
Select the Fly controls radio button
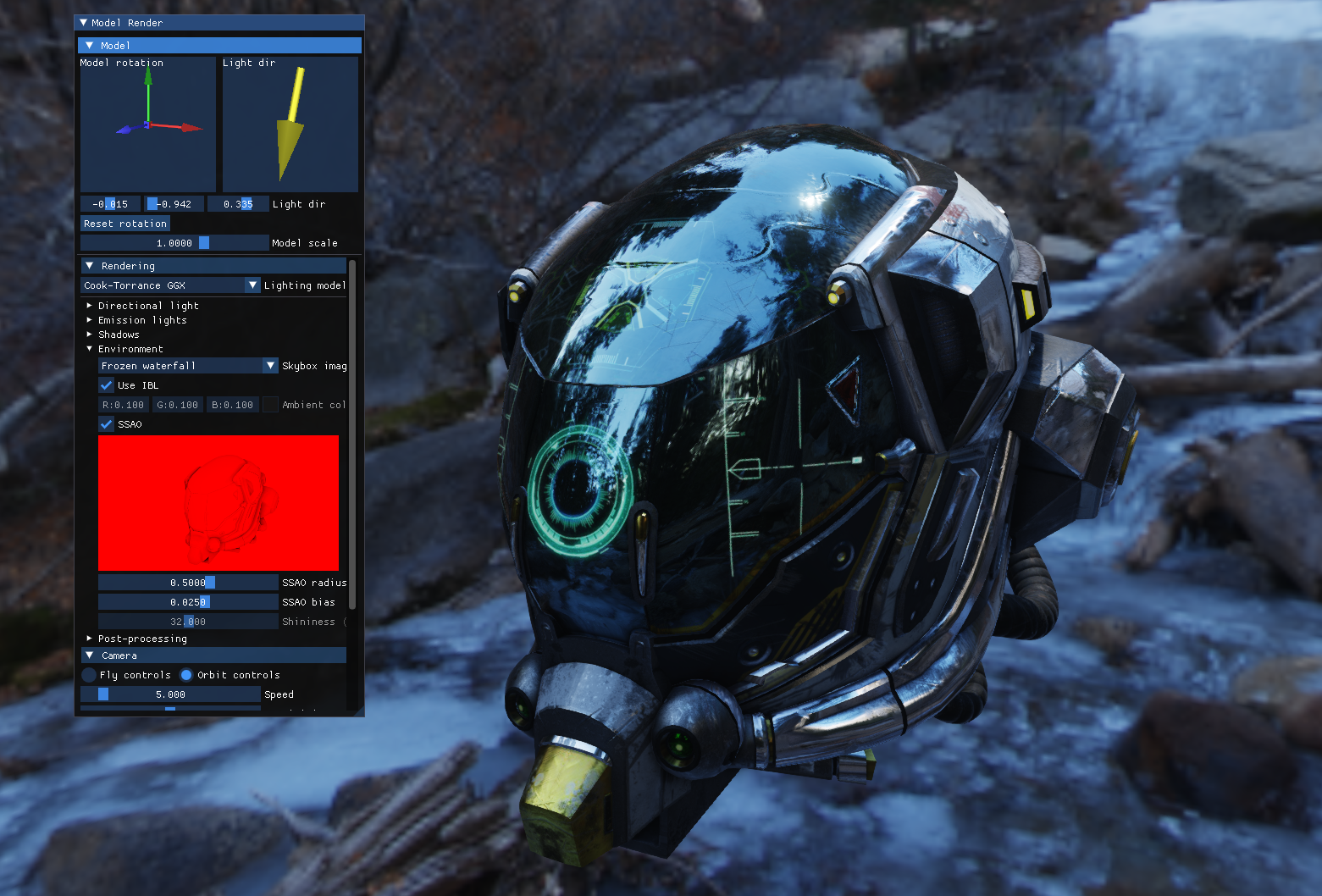[89, 675]
